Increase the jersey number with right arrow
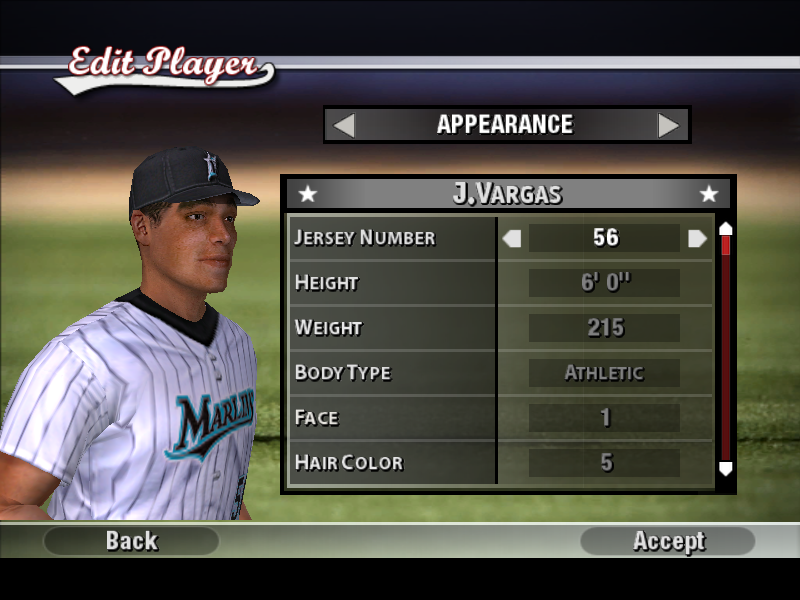The height and width of the screenshot is (600, 800). [697, 238]
